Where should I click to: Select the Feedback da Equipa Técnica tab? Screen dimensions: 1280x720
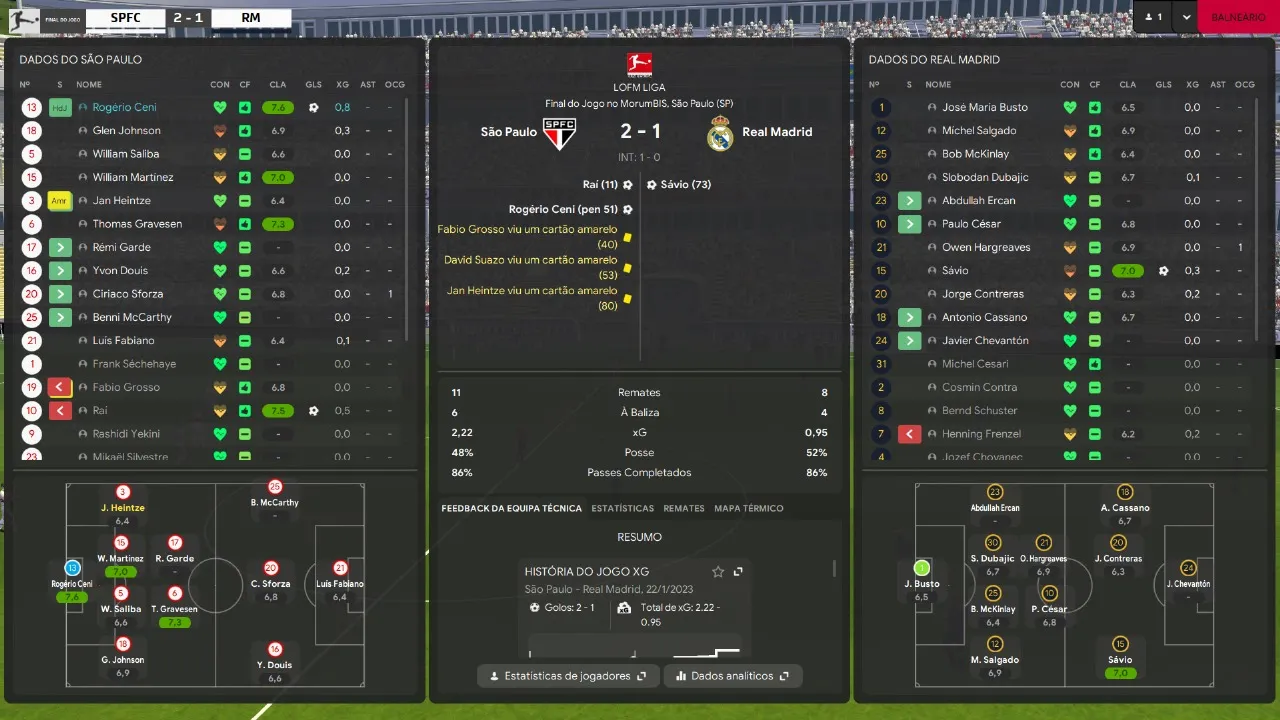511,508
